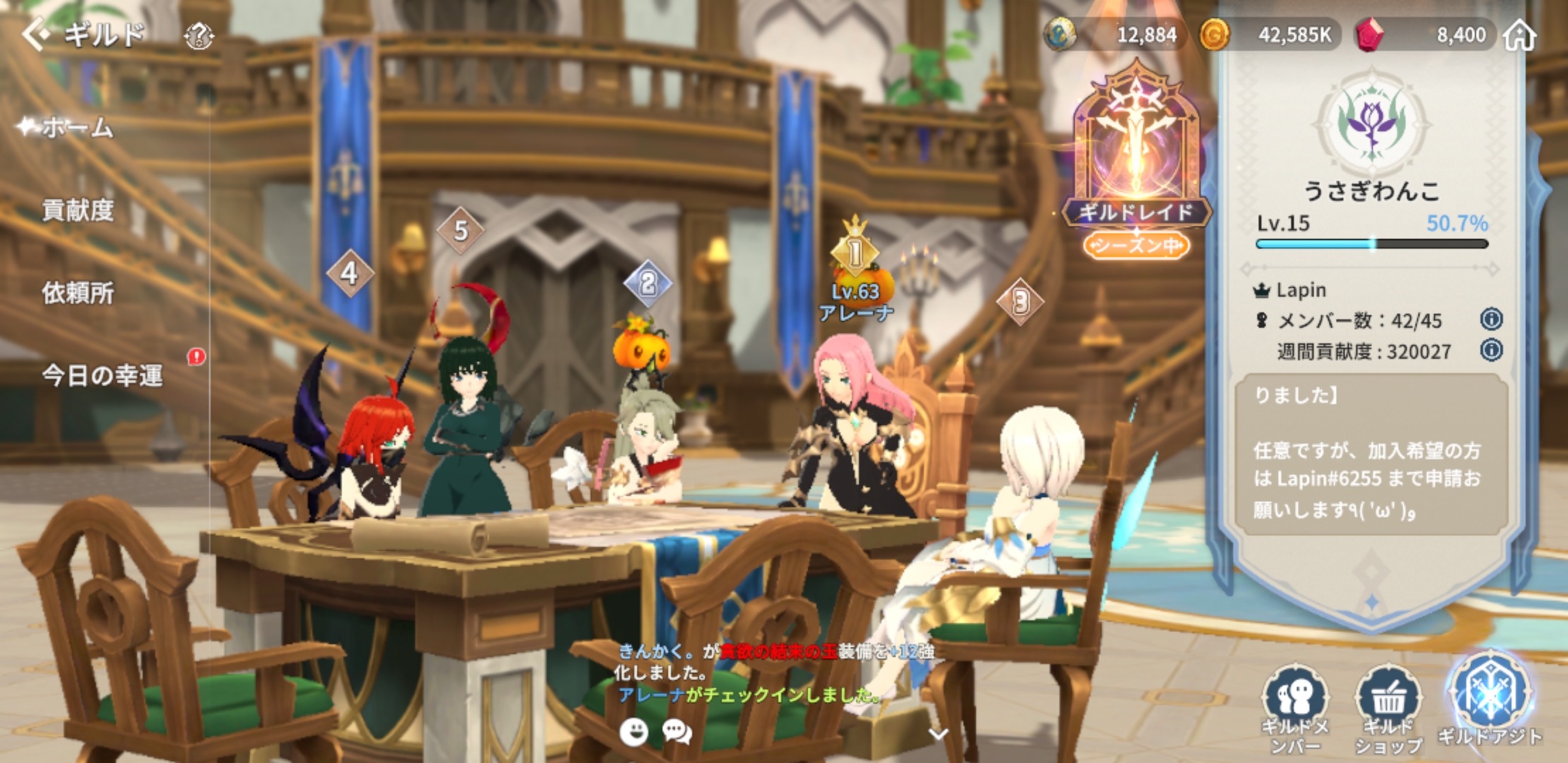Open the 依頼所 tab

click(78, 292)
